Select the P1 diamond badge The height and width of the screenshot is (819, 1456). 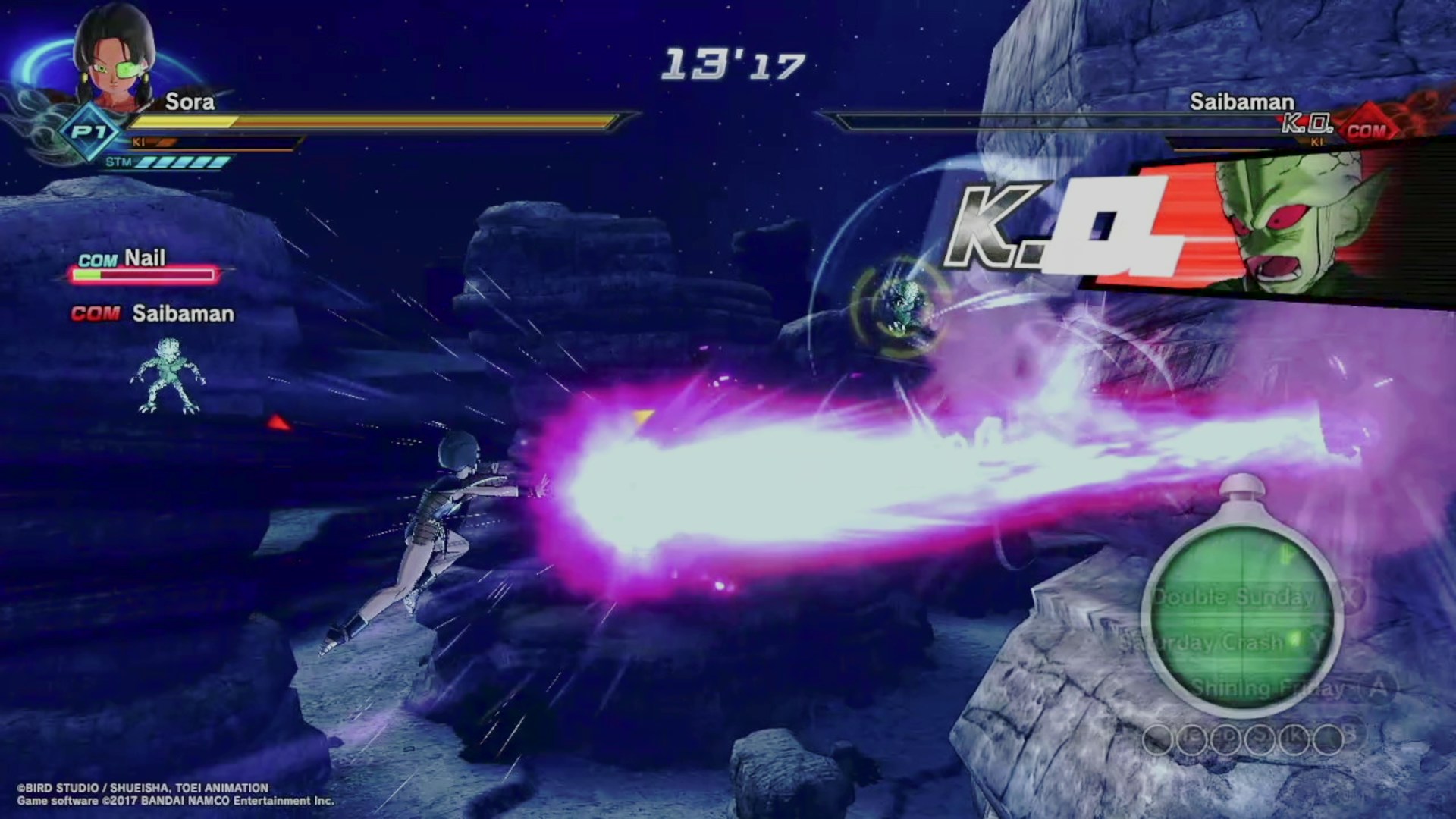click(89, 133)
